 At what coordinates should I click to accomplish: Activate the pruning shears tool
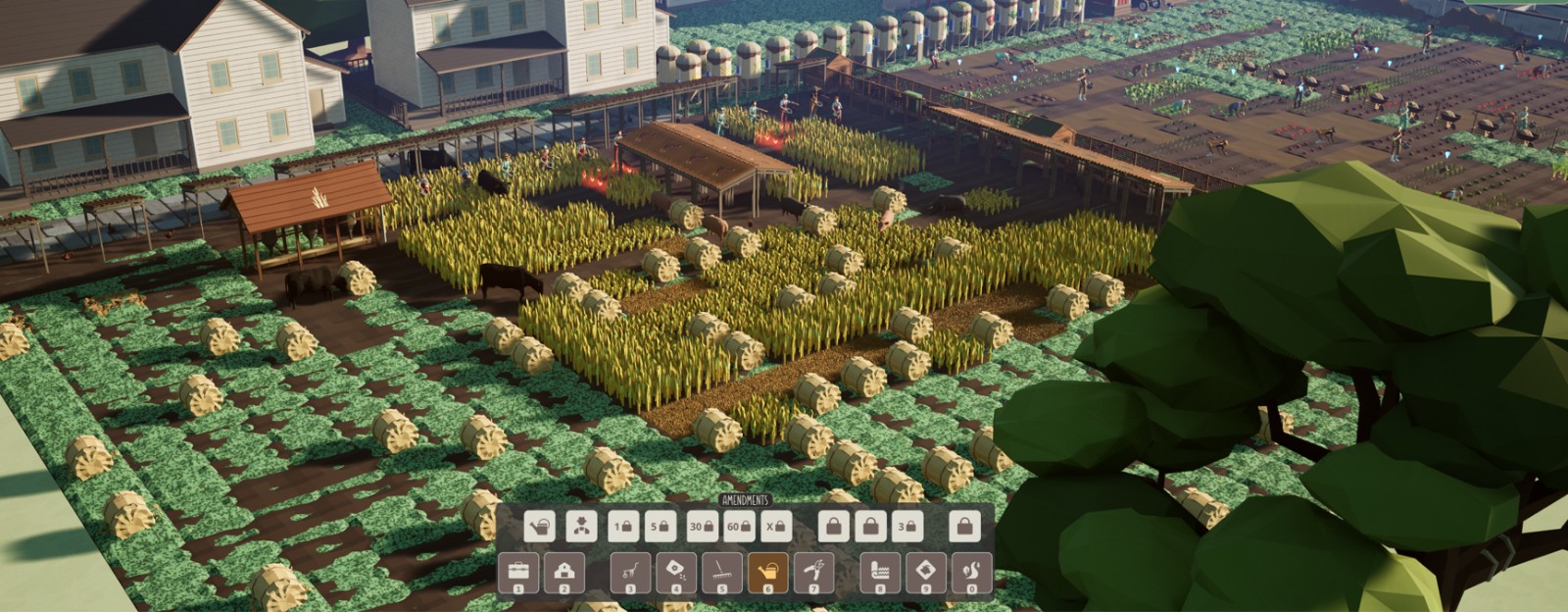814,573
